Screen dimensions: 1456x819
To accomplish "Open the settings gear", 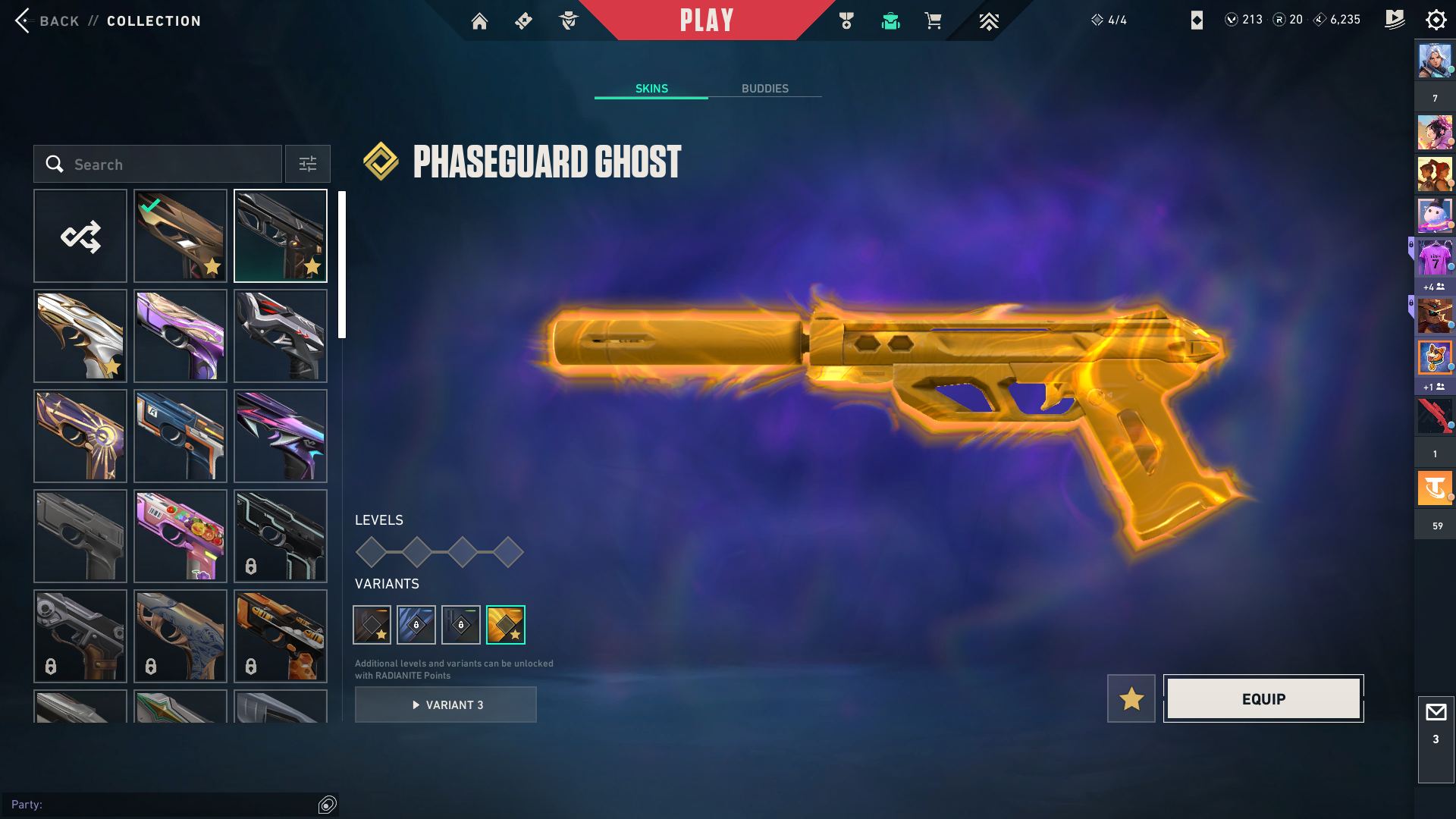I will click(x=1436, y=20).
